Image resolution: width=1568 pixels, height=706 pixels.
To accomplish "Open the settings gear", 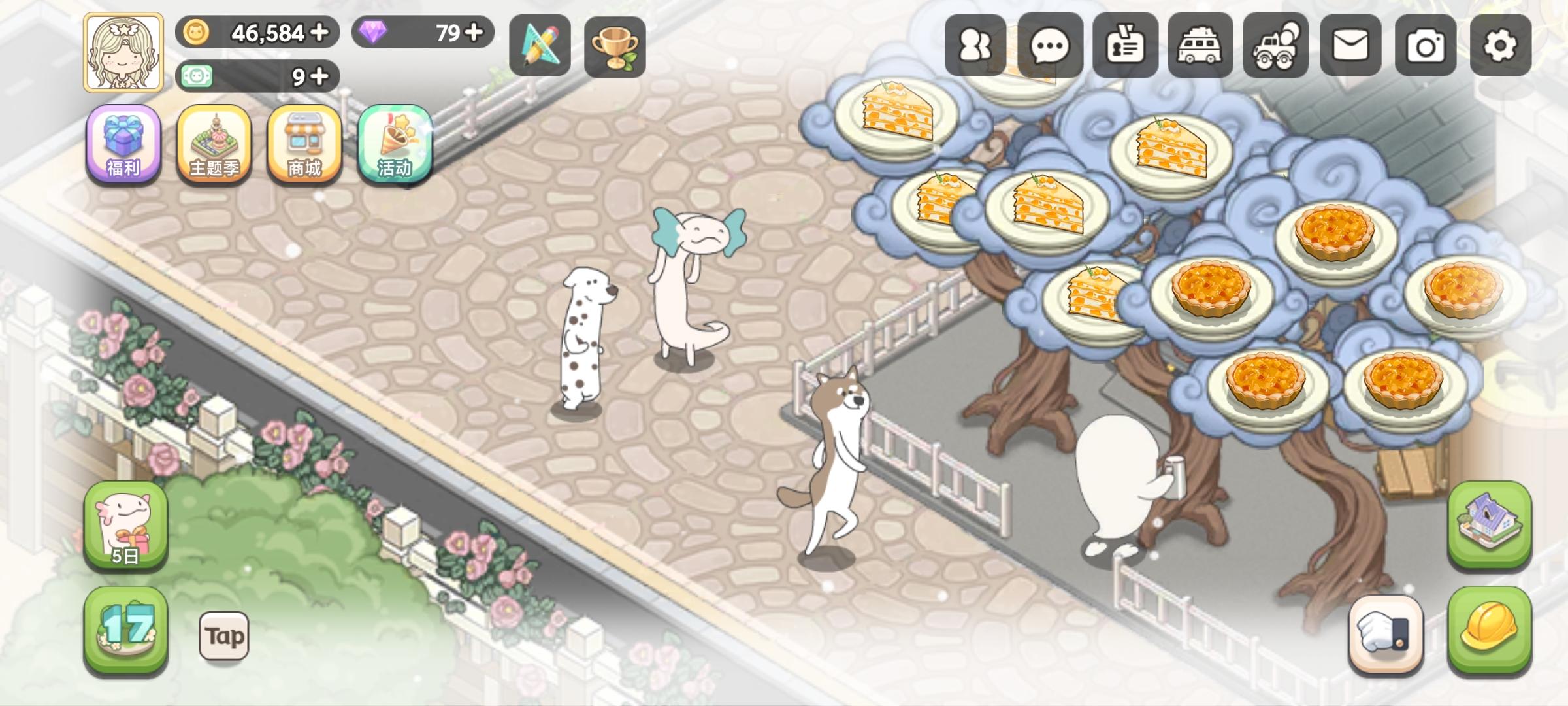I will pos(1500,46).
